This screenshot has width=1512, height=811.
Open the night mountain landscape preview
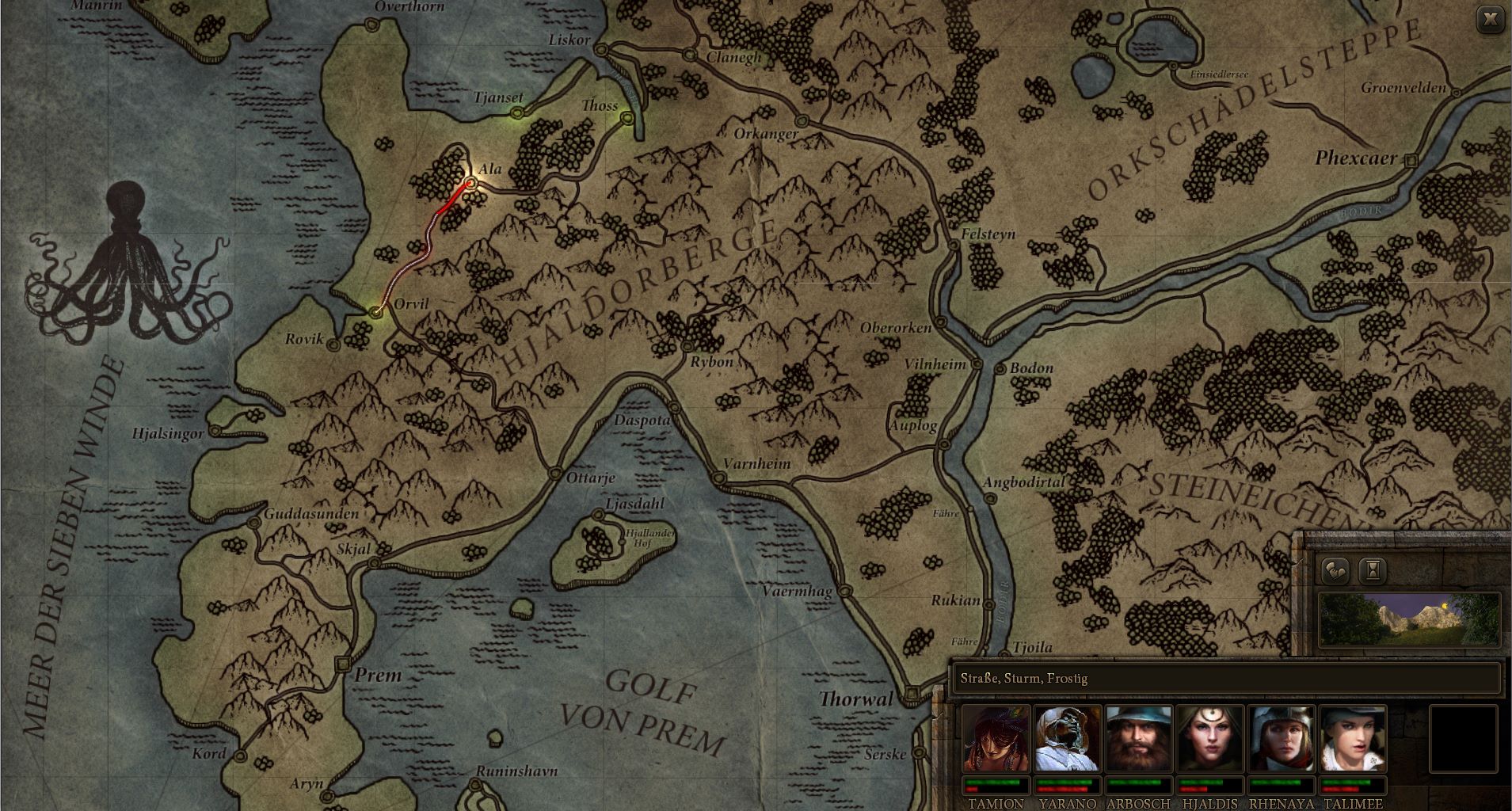[x=1409, y=619]
